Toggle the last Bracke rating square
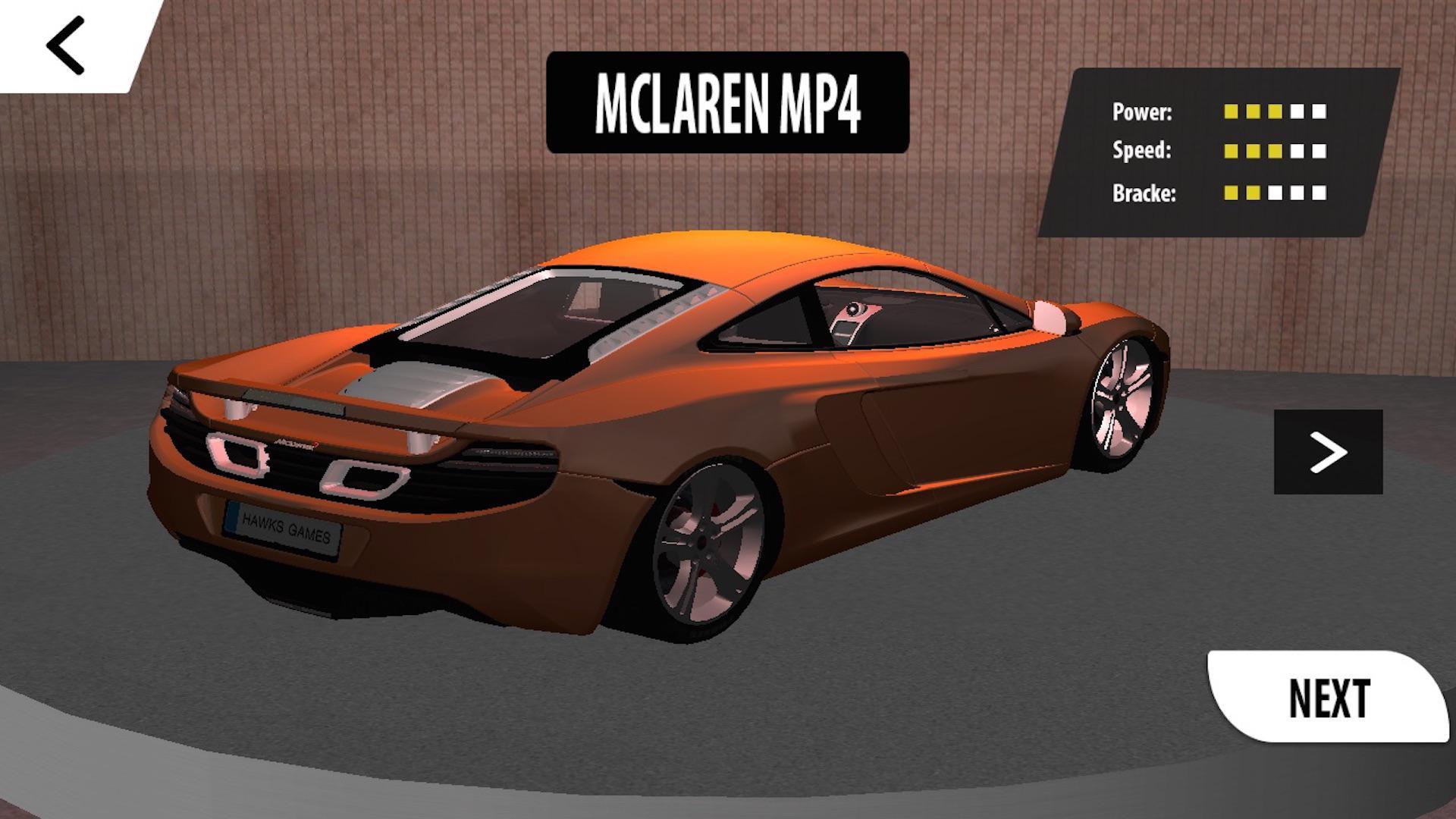The height and width of the screenshot is (819, 1456). 1319,193
